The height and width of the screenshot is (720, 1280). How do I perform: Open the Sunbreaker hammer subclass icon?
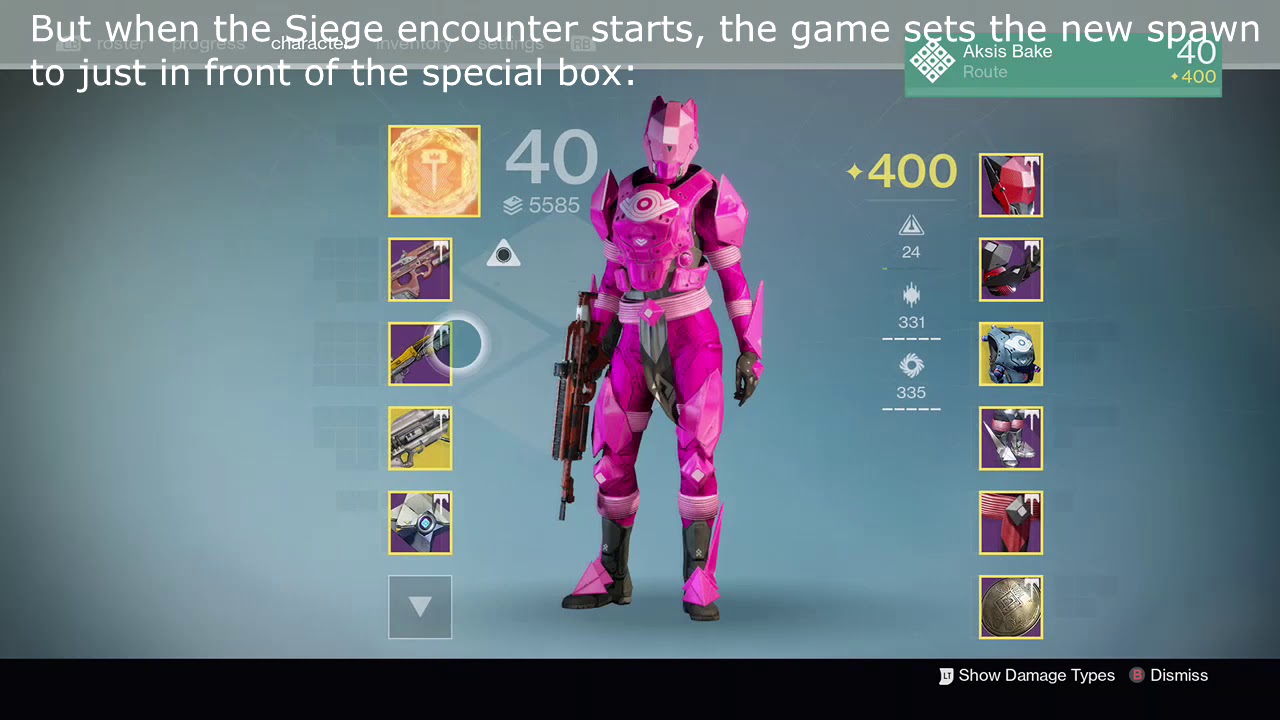[x=434, y=171]
